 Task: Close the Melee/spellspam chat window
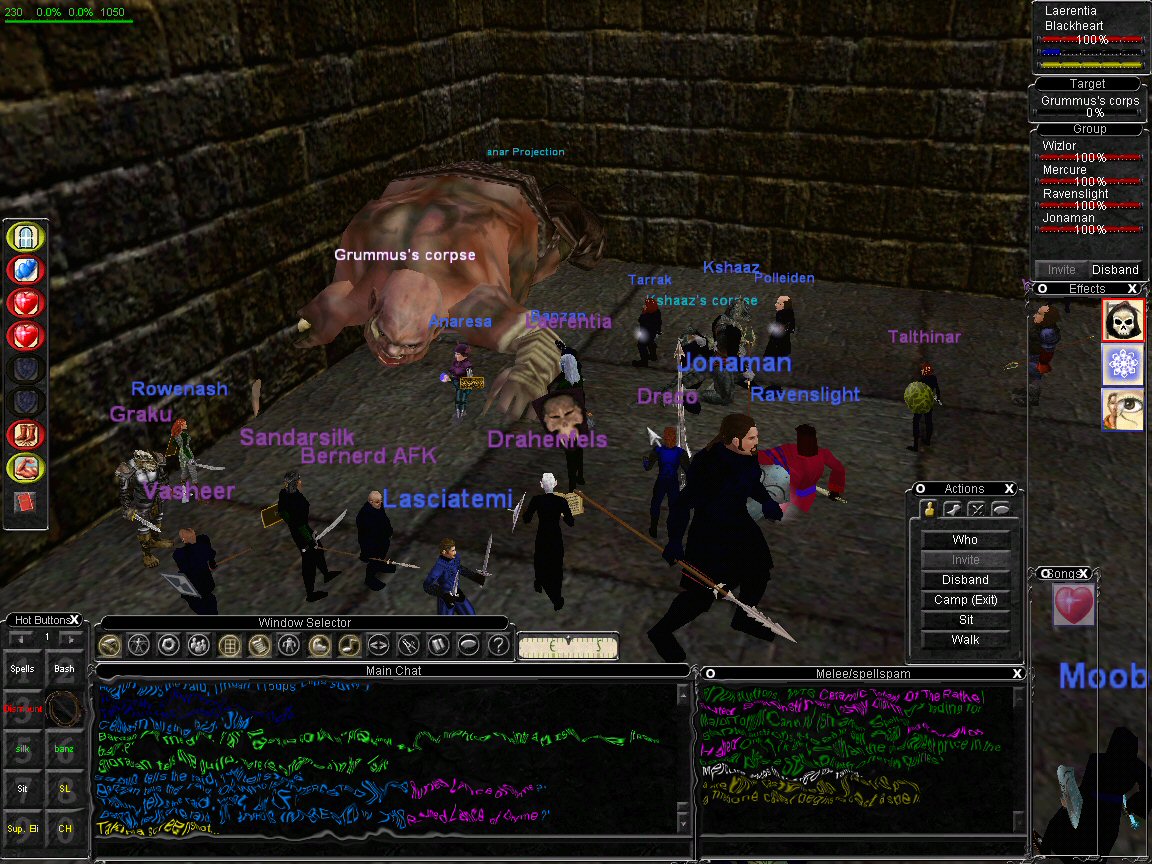click(x=1017, y=673)
